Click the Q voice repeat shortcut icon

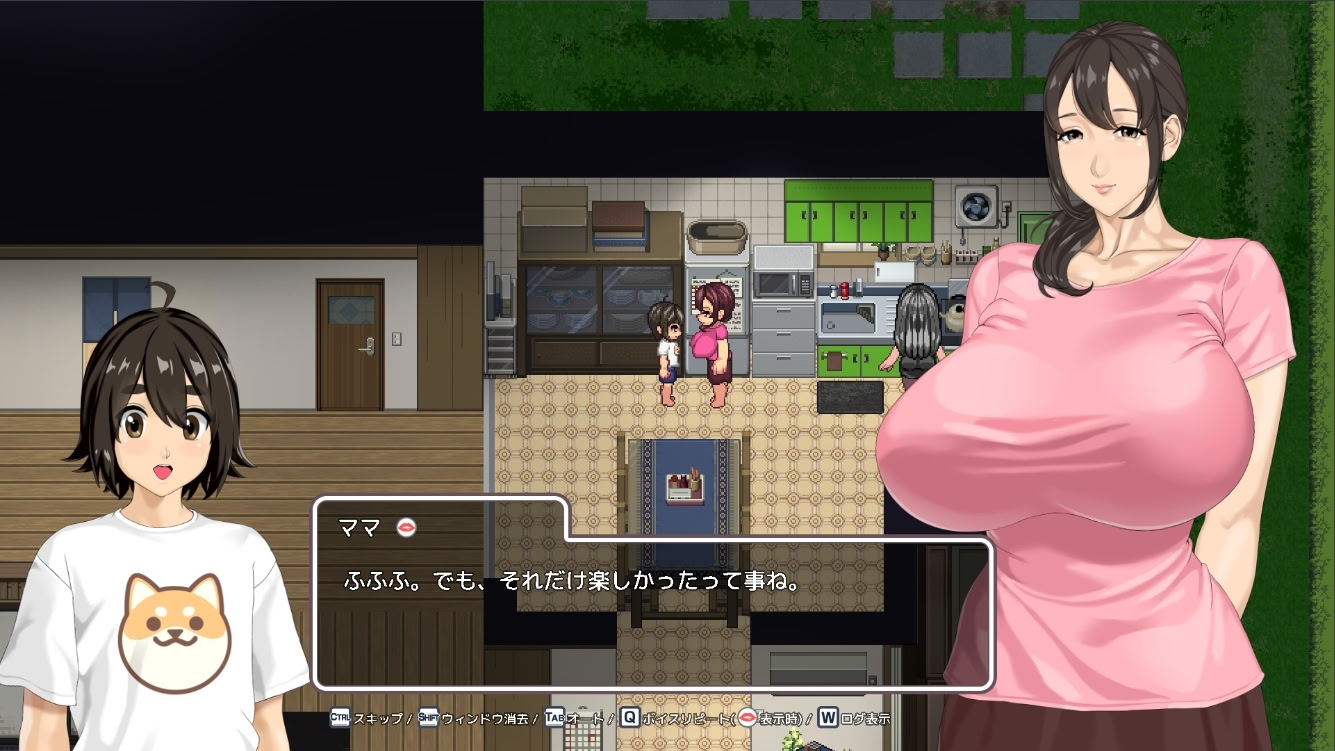click(629, 716)
